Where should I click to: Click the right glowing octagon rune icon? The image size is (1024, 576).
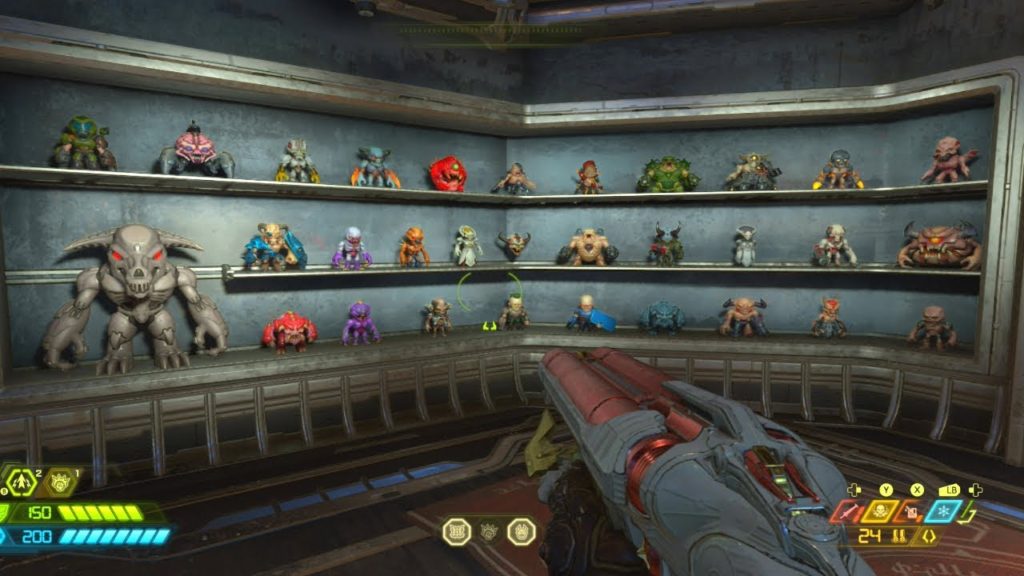(521, 532)
